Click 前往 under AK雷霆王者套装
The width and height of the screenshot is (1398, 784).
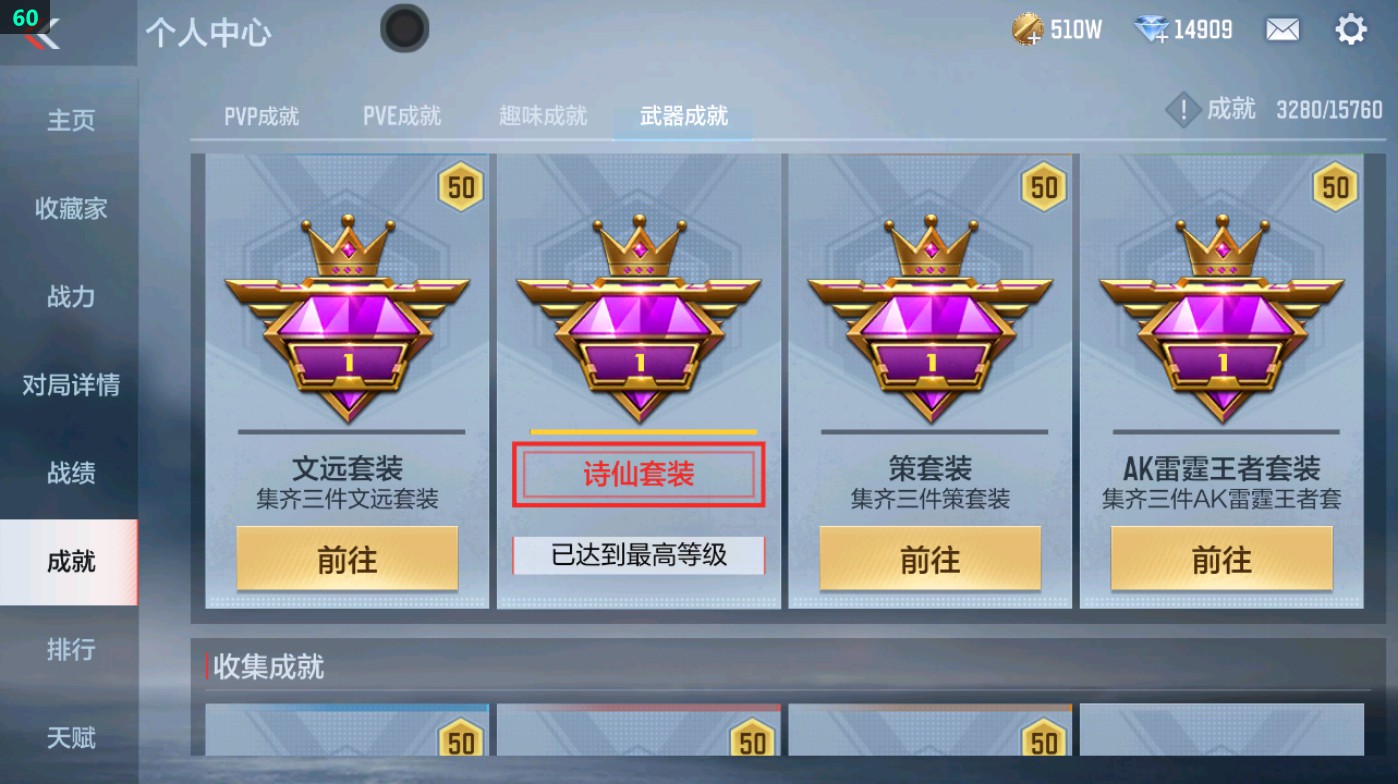tap(1220, 559)
